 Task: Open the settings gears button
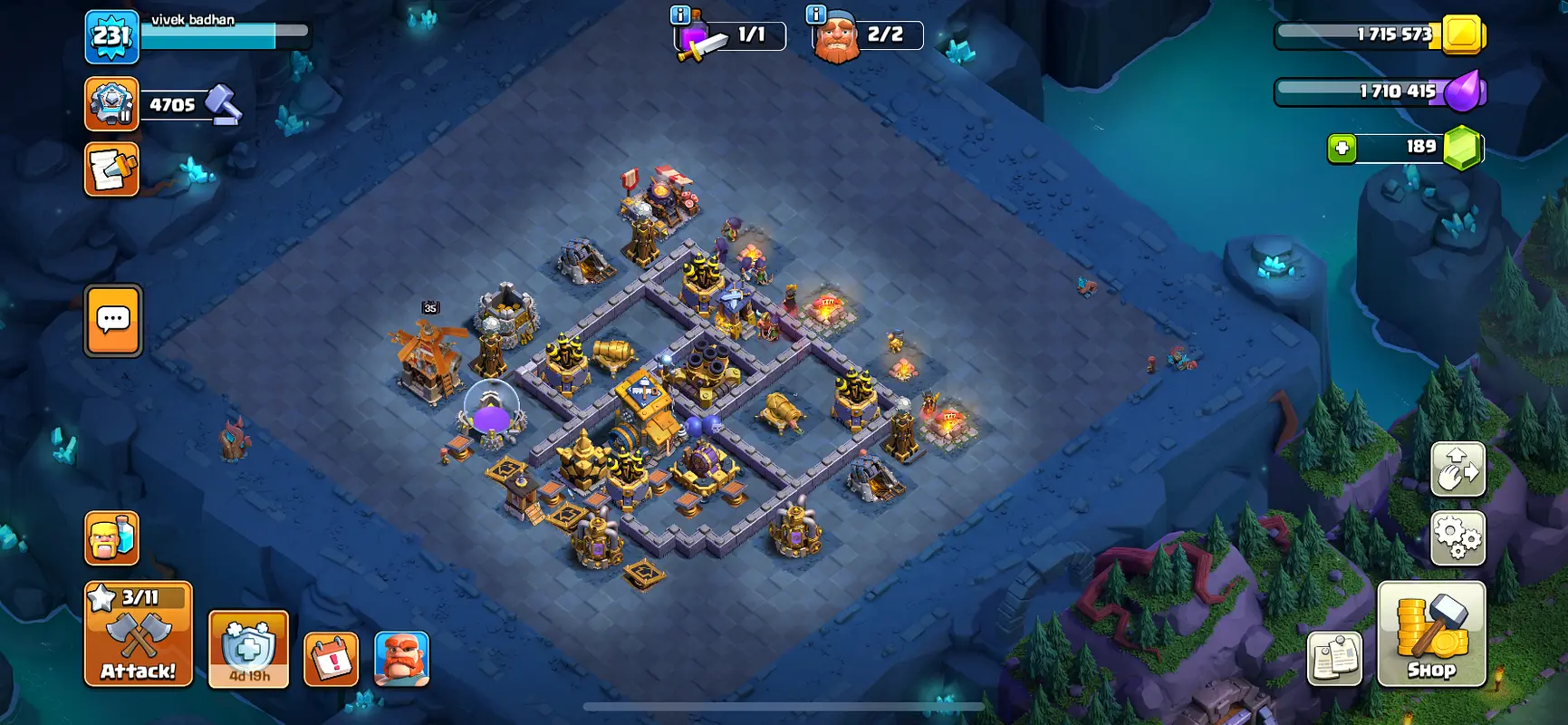tap(1457, 537)
